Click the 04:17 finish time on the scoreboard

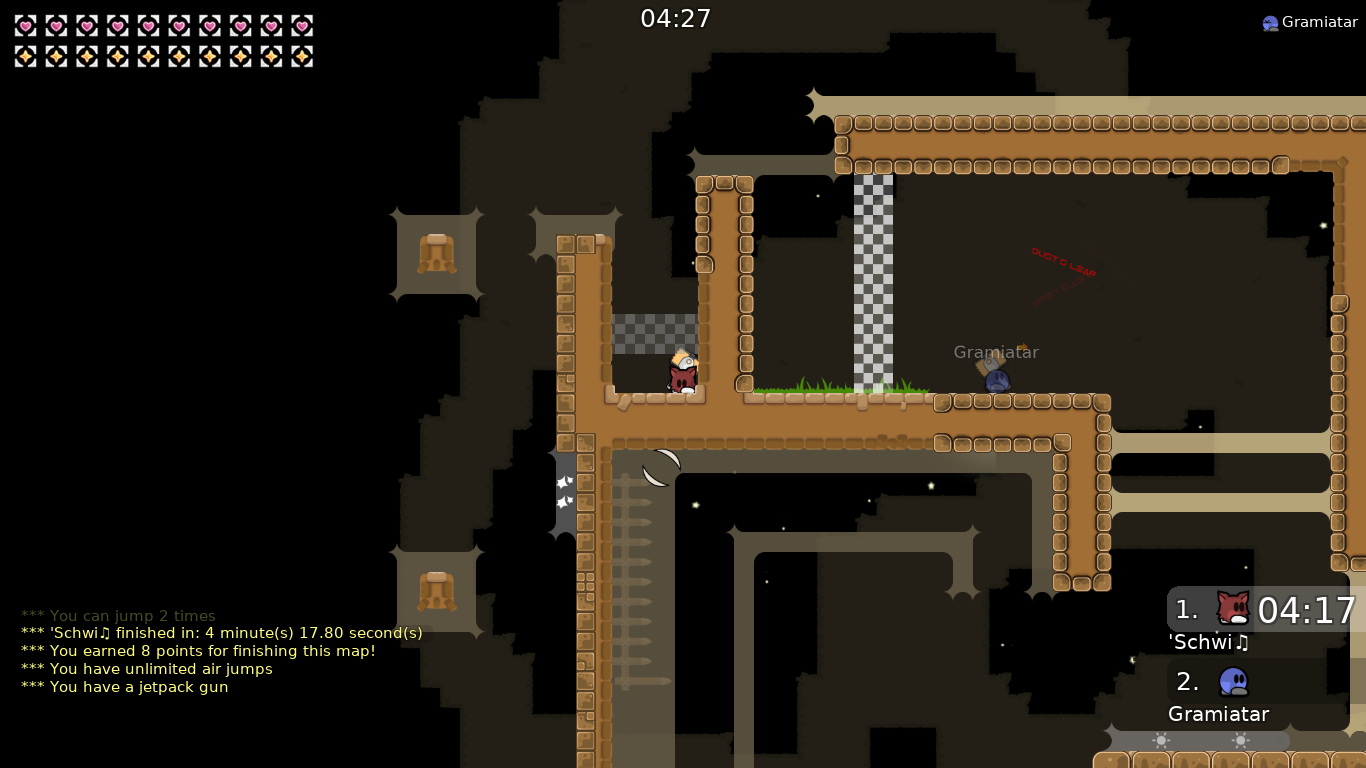pos(1308,609)
